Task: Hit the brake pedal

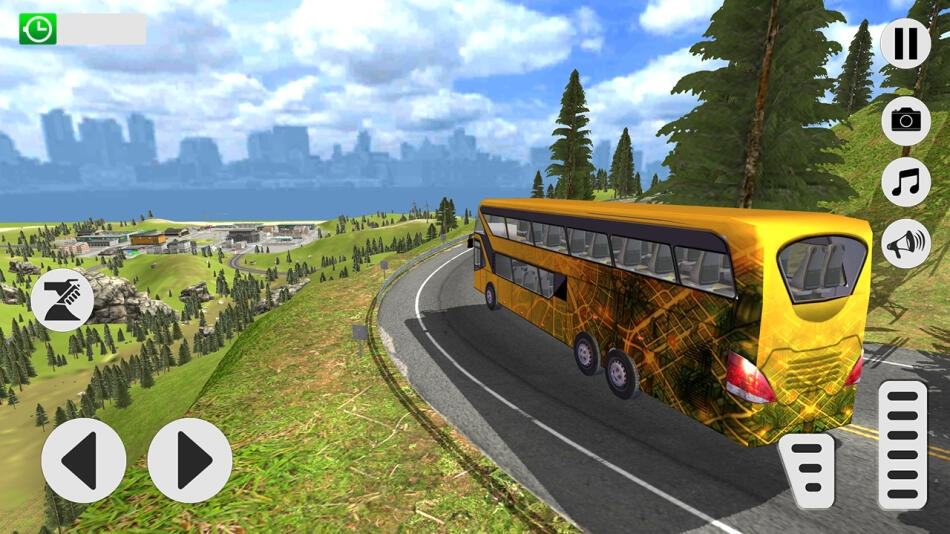Action: pos(806,470)
